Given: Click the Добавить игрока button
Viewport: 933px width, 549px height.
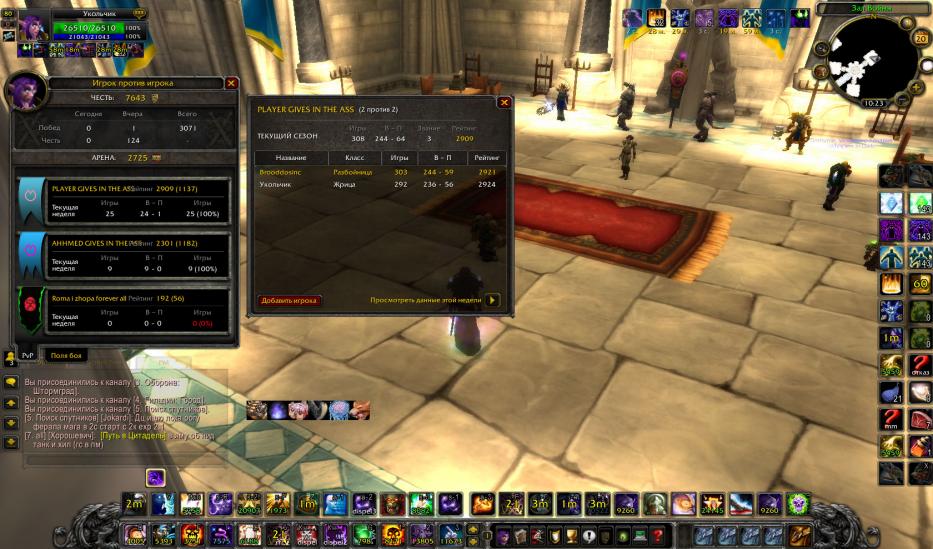Looking at the screenshot, I should point(290,300).
